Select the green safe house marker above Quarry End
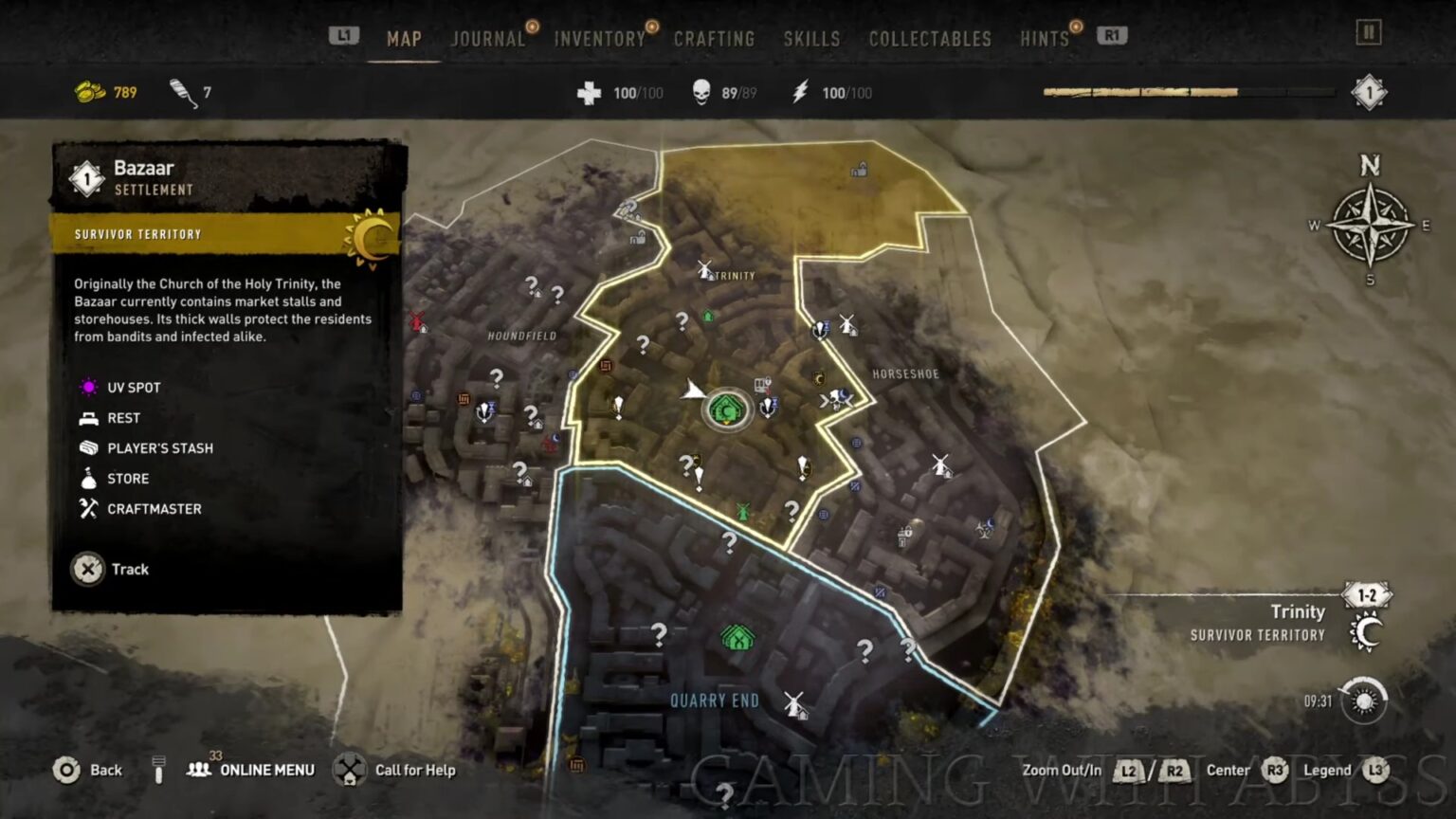 pyautogui.click(x=737, y=638)
